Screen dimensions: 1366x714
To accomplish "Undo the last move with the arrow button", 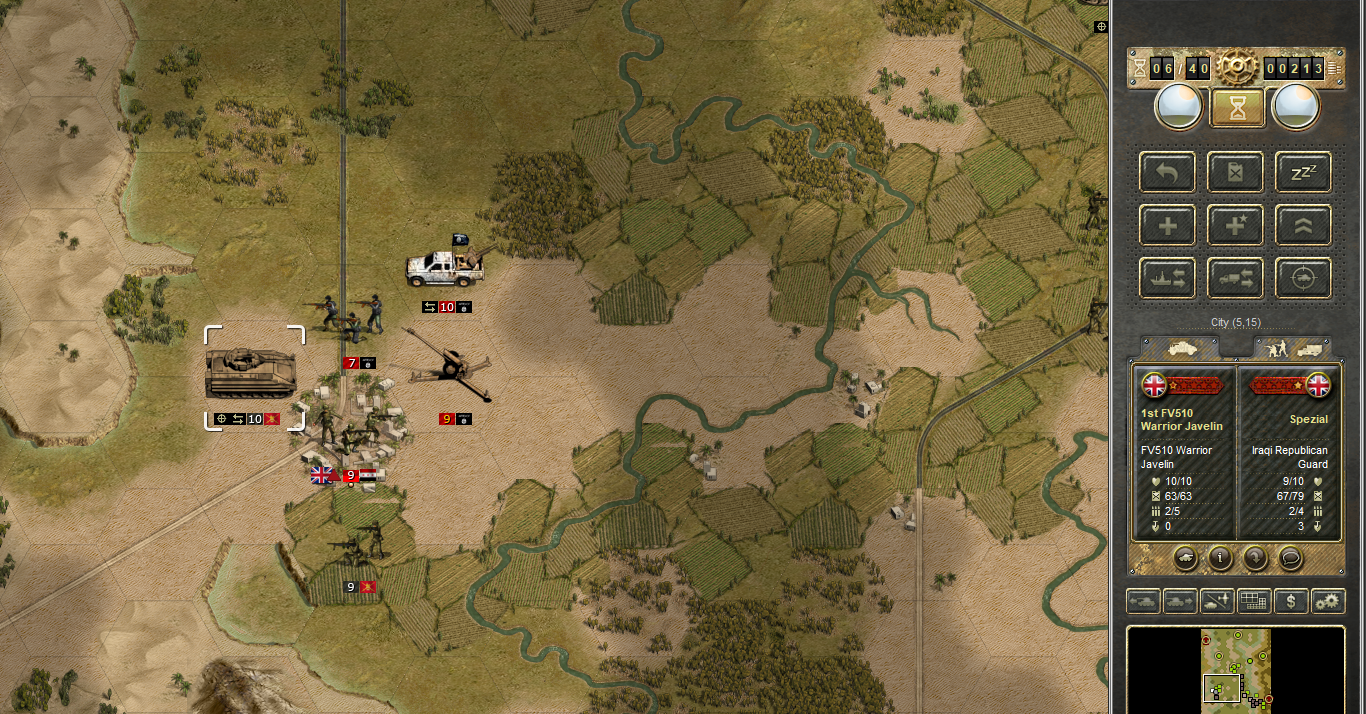I will pyautogui.click(x=1167, y=173).
